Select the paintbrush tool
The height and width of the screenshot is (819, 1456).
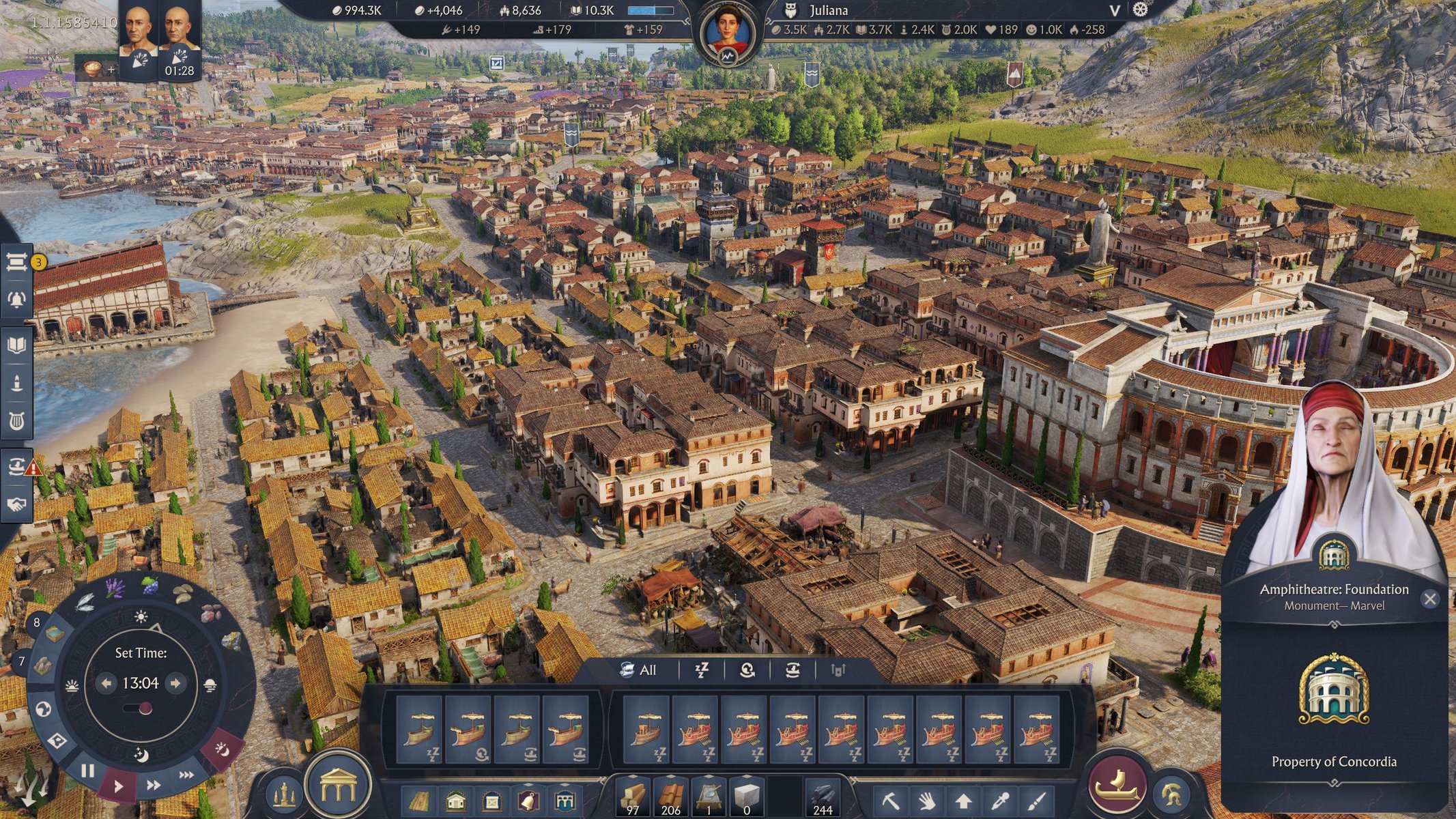coord(1036,799)
